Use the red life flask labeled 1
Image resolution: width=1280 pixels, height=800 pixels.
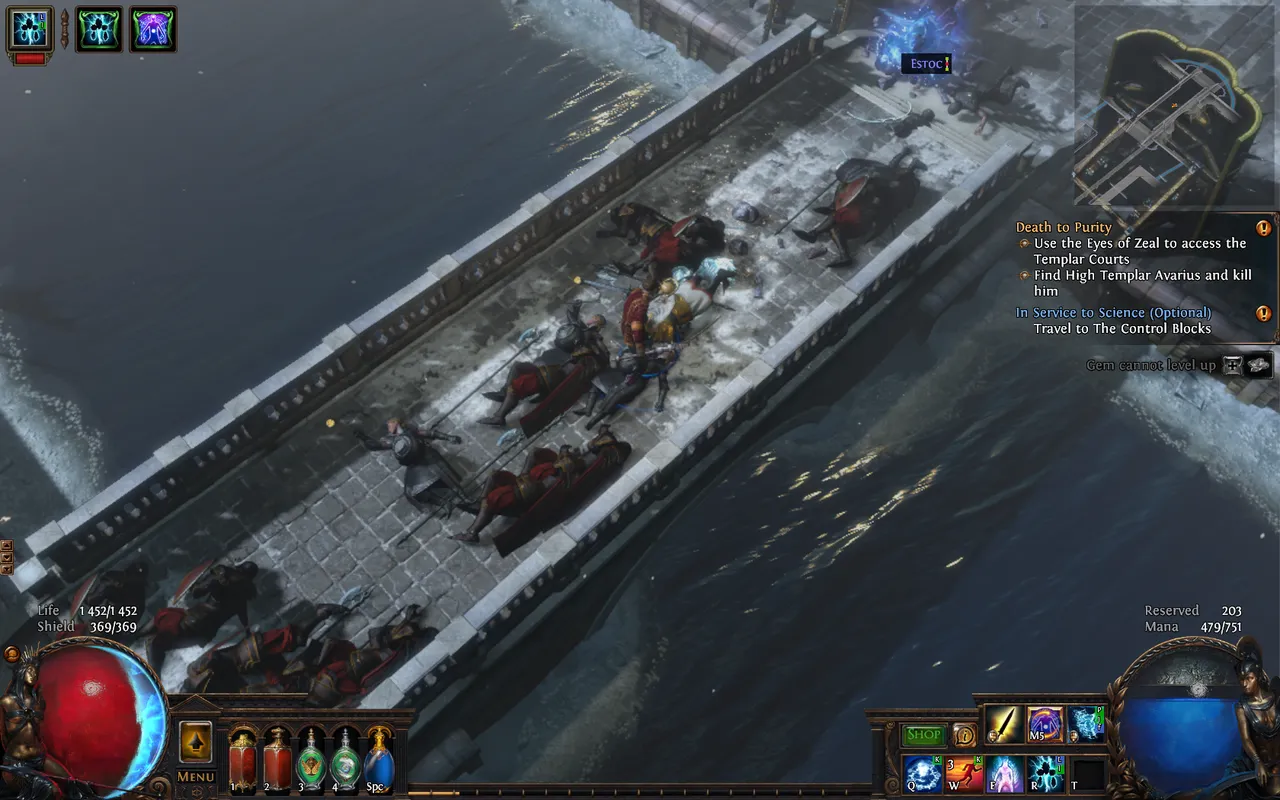pos(243,761)
